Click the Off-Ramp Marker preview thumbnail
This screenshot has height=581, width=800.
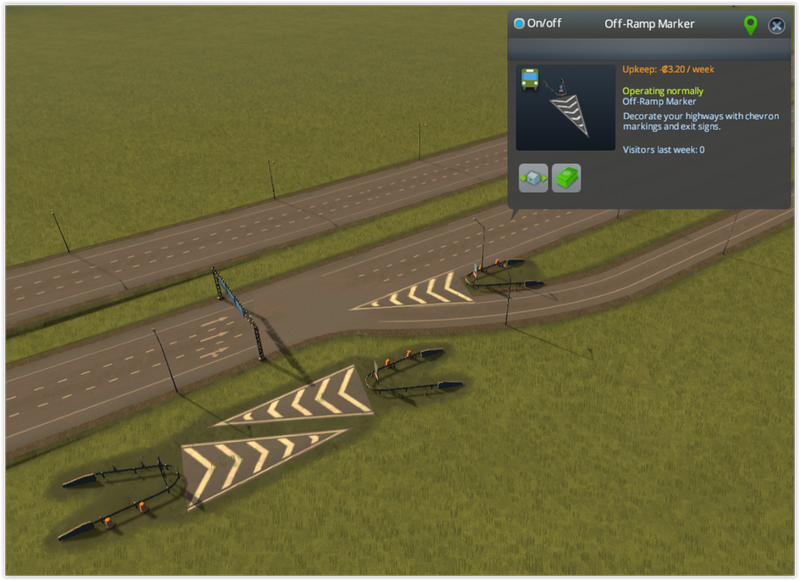pyautogui.click(x=566, y=107)
